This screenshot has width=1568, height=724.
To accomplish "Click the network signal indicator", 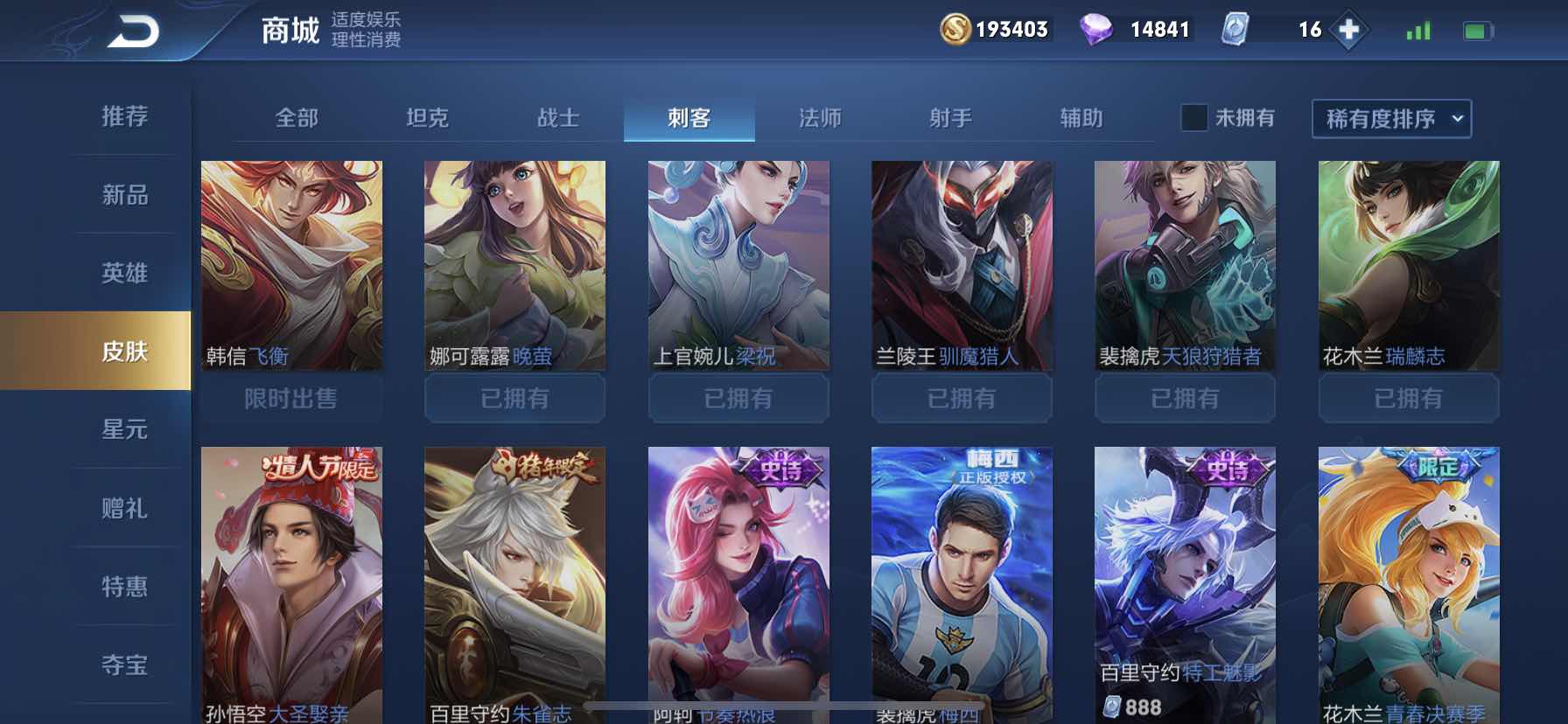I will tap(1419, 30).
